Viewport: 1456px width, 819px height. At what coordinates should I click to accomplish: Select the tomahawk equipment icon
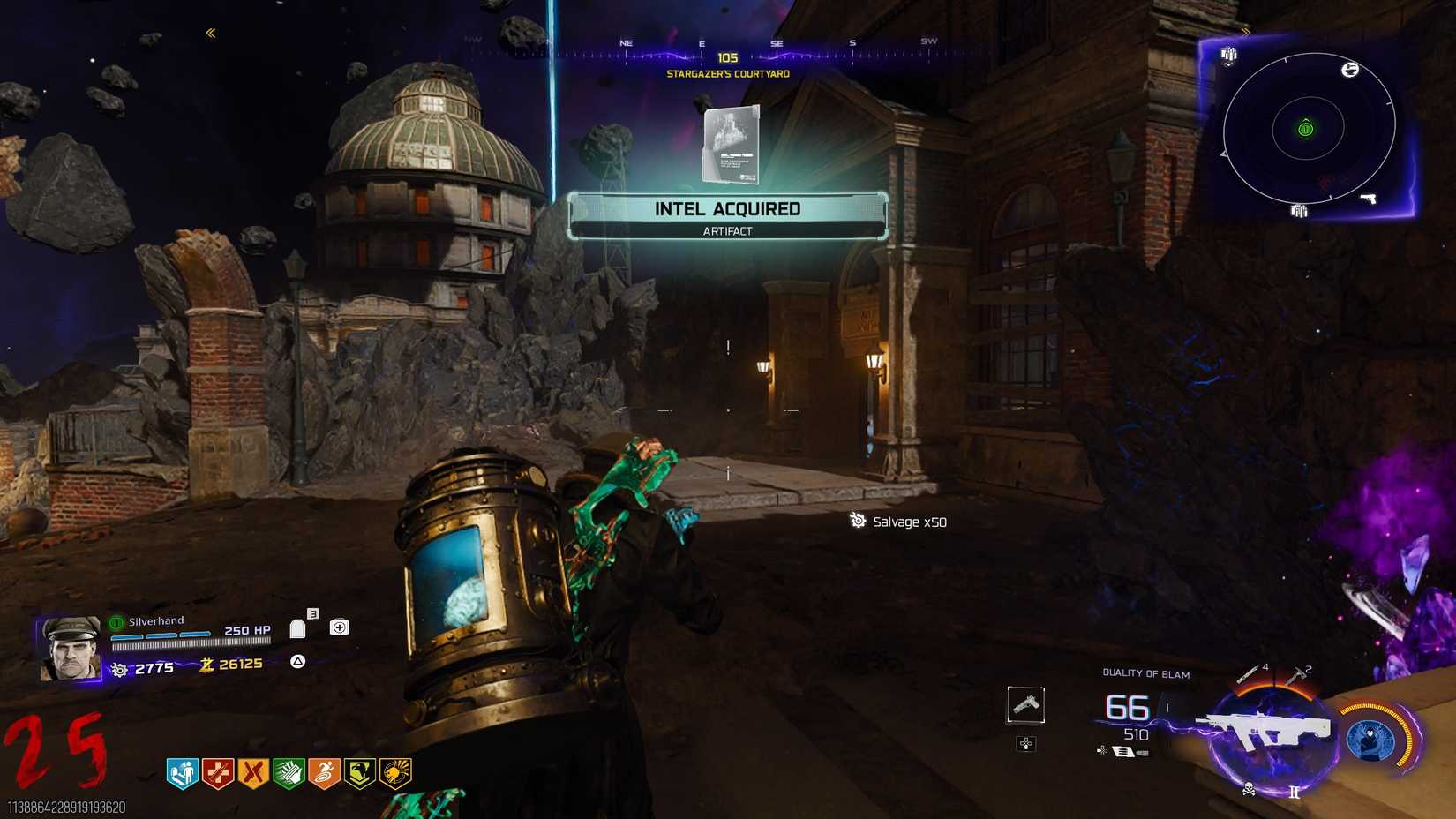1296,676
